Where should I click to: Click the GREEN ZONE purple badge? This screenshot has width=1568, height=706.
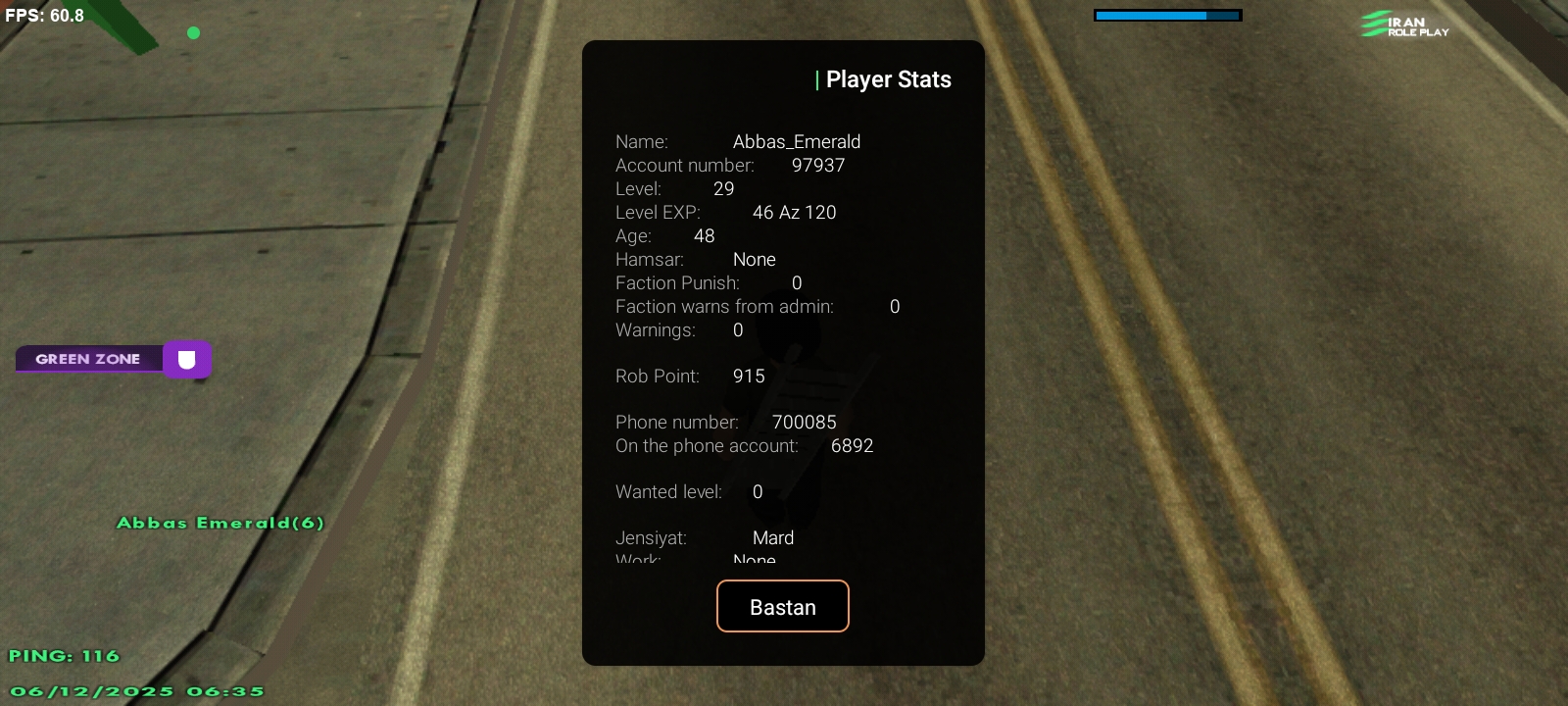(88, 359)
